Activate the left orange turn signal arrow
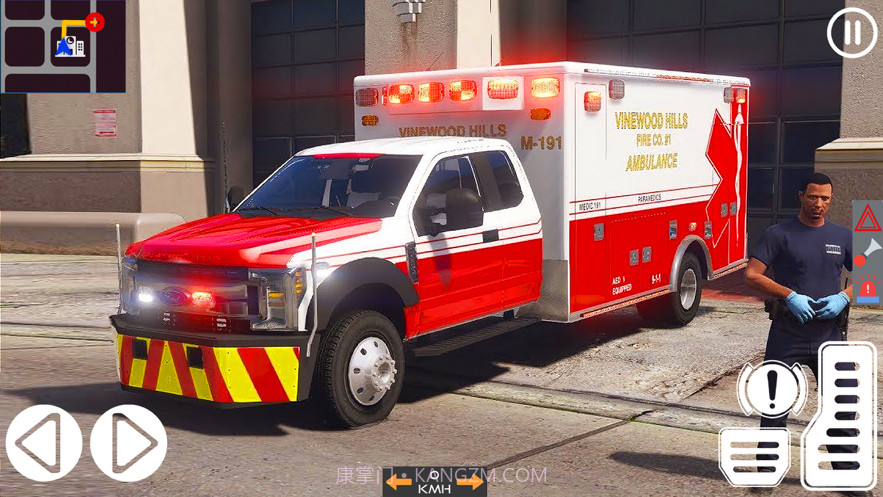 pos(399,483)
